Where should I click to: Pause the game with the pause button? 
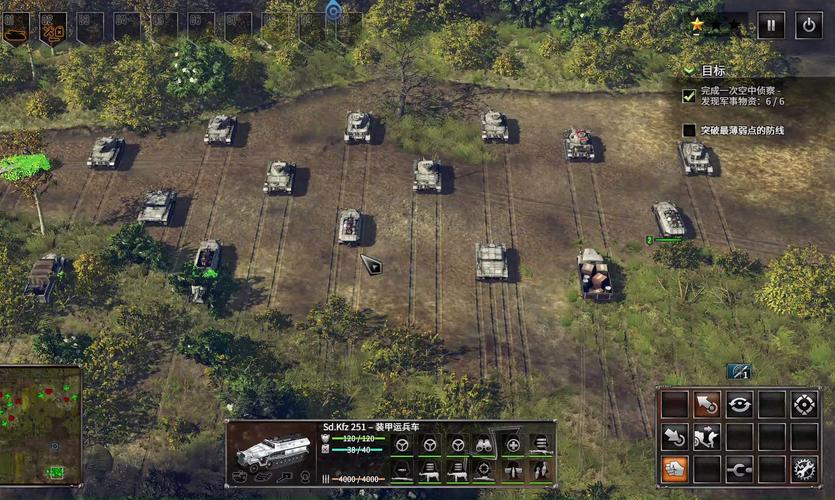(770, 25)
